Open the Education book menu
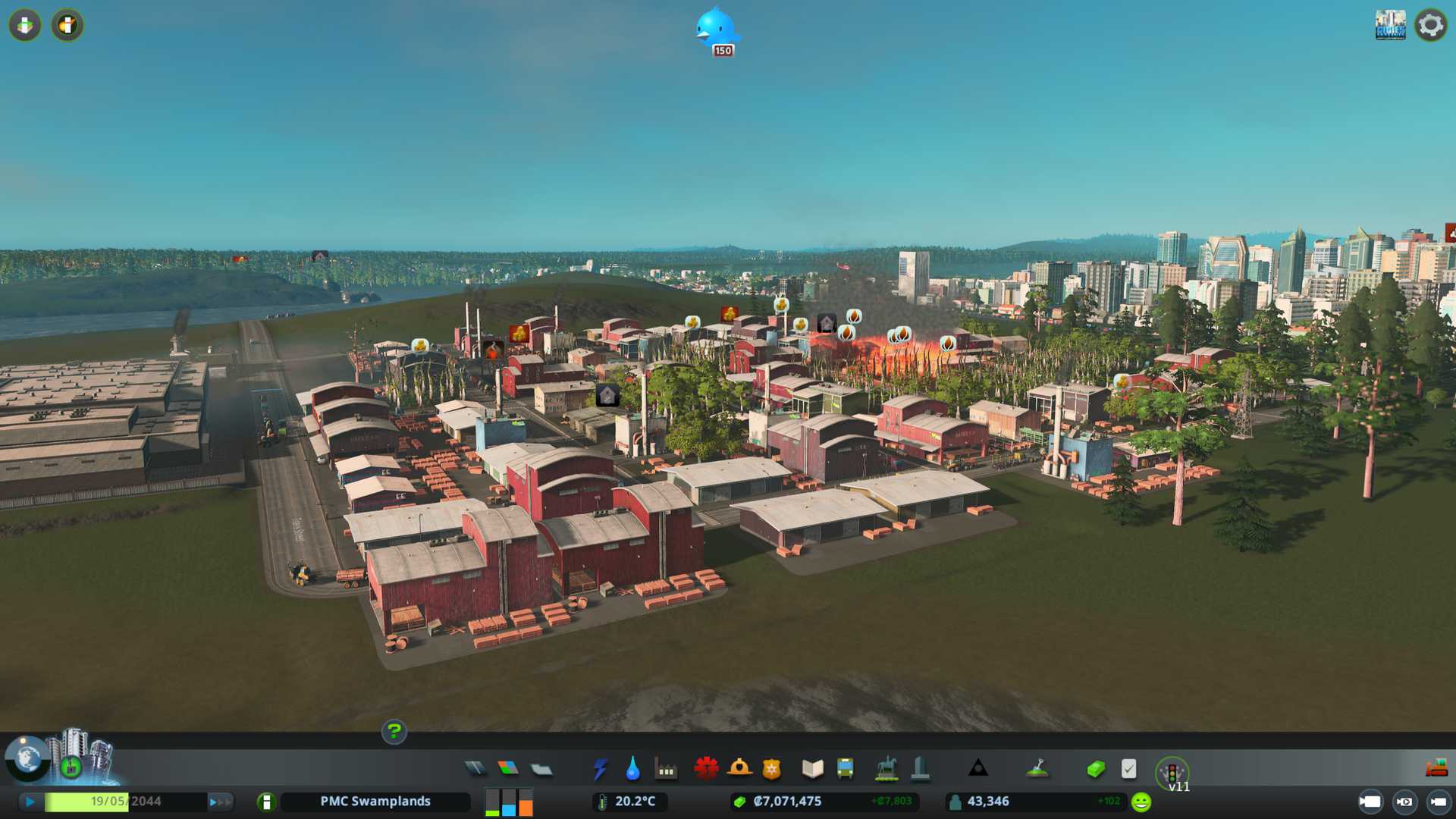 pyautogui.click(x=812, y=769)
